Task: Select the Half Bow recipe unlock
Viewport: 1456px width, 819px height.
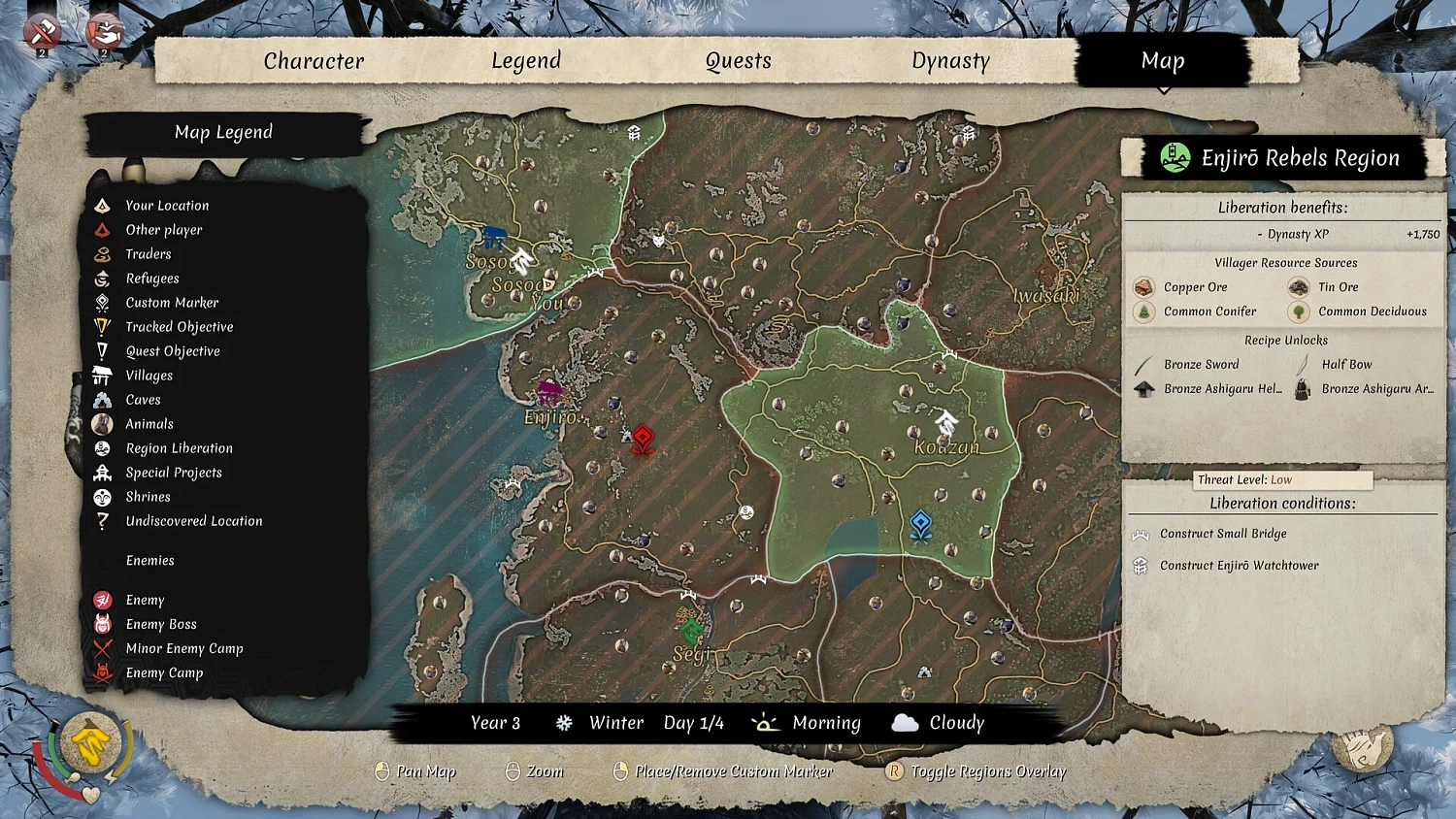Action: point(1345,365)
